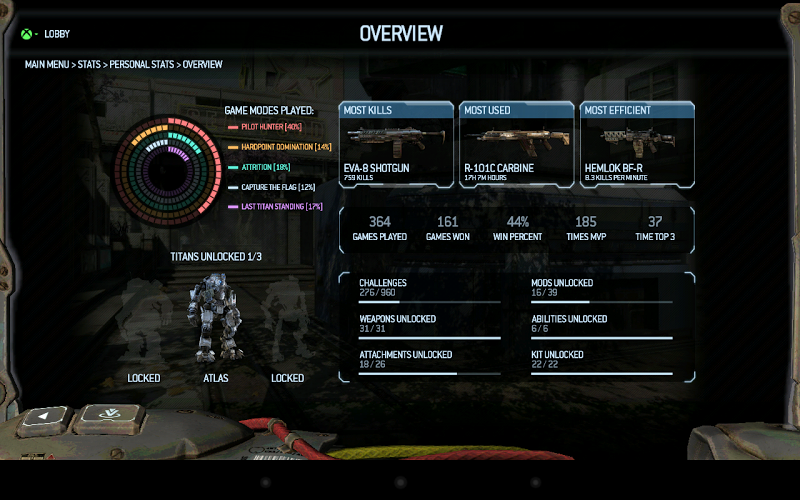This screenshot has height=500, width=800.
Task: View the Most Efficient Hemlok BF-R card
Action: click(637, 144)
